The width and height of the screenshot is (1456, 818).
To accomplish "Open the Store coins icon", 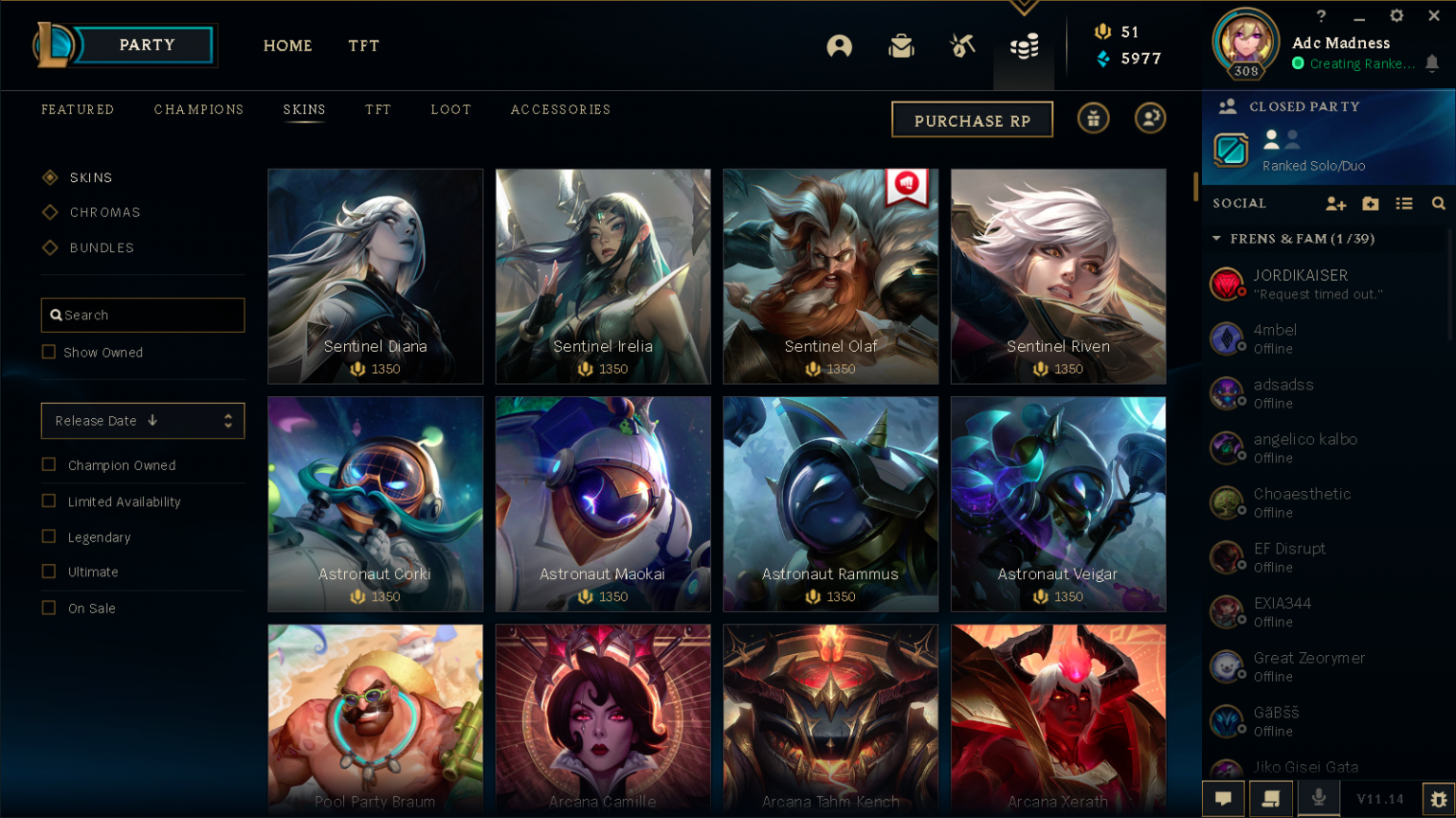I will [x=1024, y=45].
